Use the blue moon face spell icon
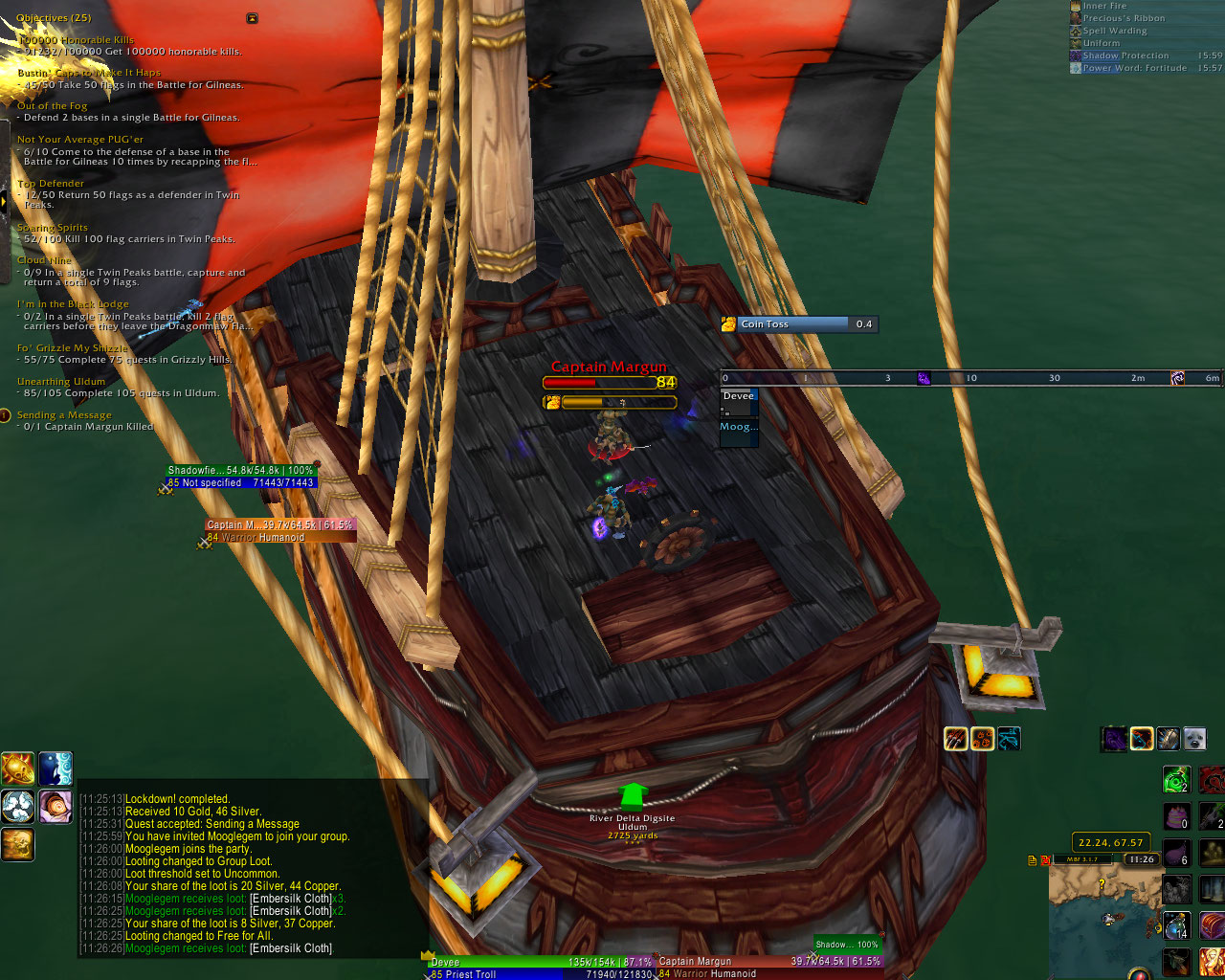Screen dimensions: 1225x980 (56, 768)
